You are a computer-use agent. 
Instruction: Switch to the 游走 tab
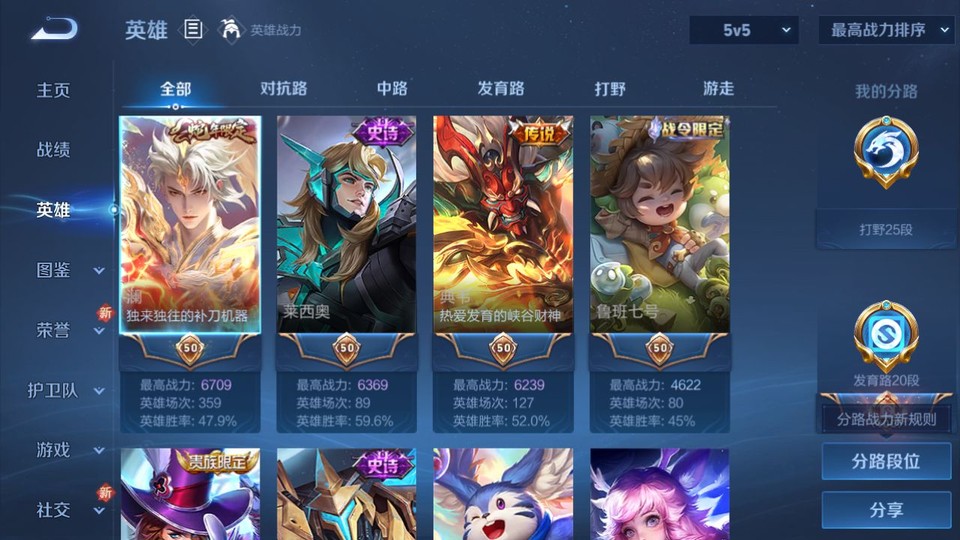[x=718, y=89]
